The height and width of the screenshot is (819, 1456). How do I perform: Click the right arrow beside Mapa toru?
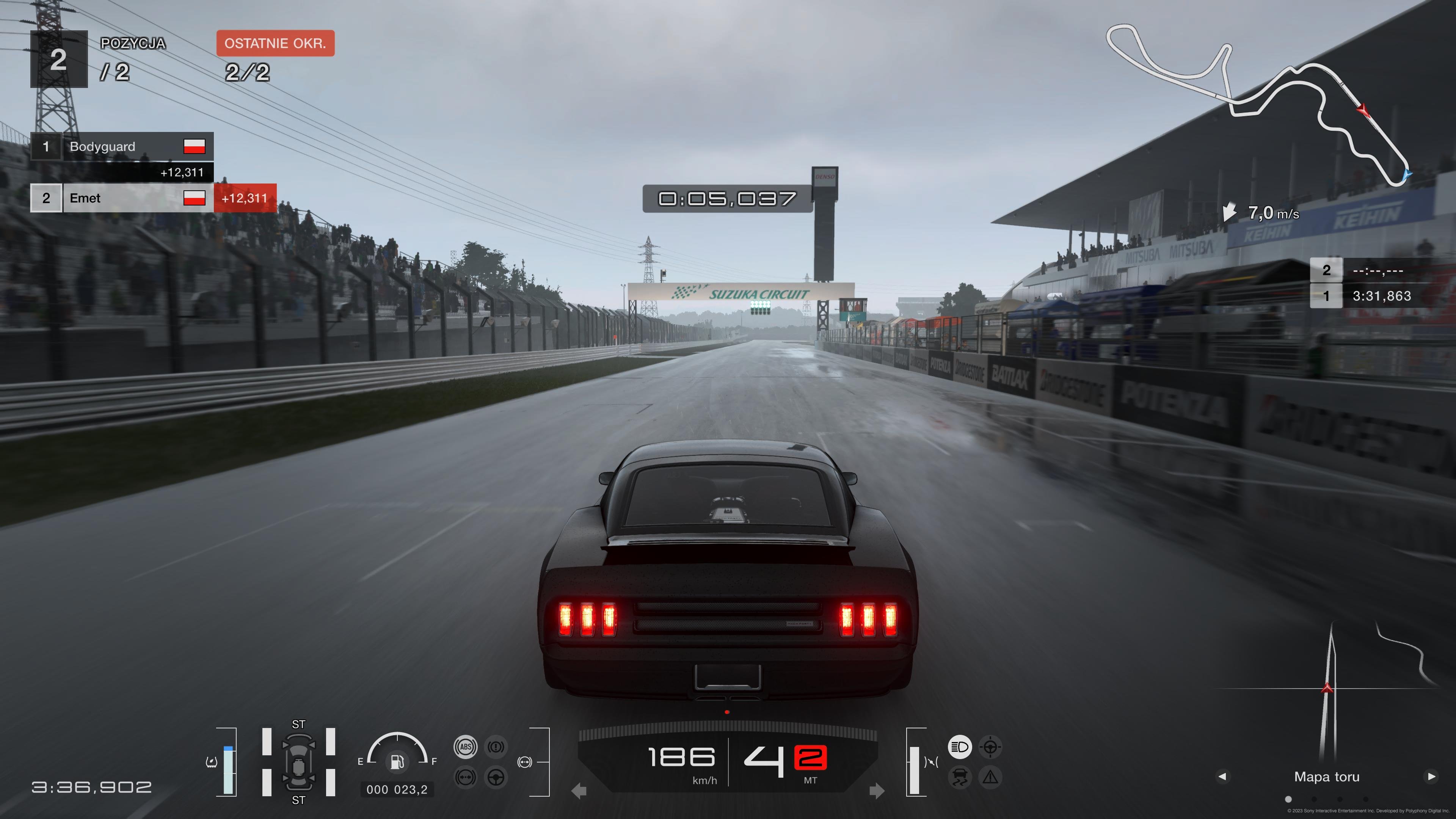pyautogui.click(x=1431, y=777)
